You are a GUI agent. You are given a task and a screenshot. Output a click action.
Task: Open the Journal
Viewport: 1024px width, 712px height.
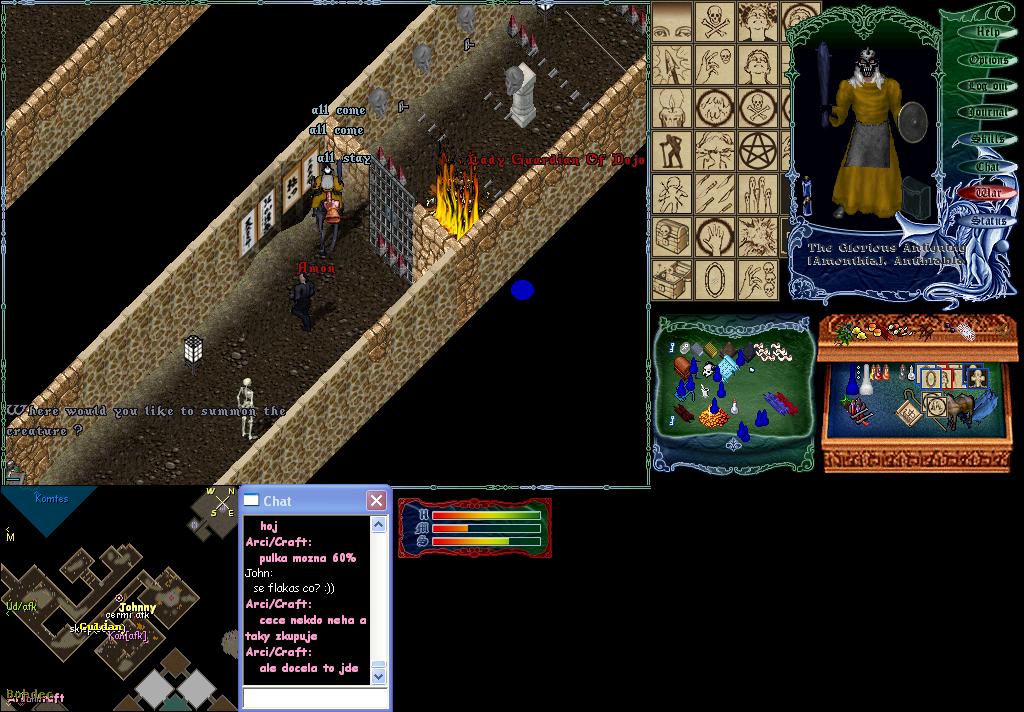(988, 113)
